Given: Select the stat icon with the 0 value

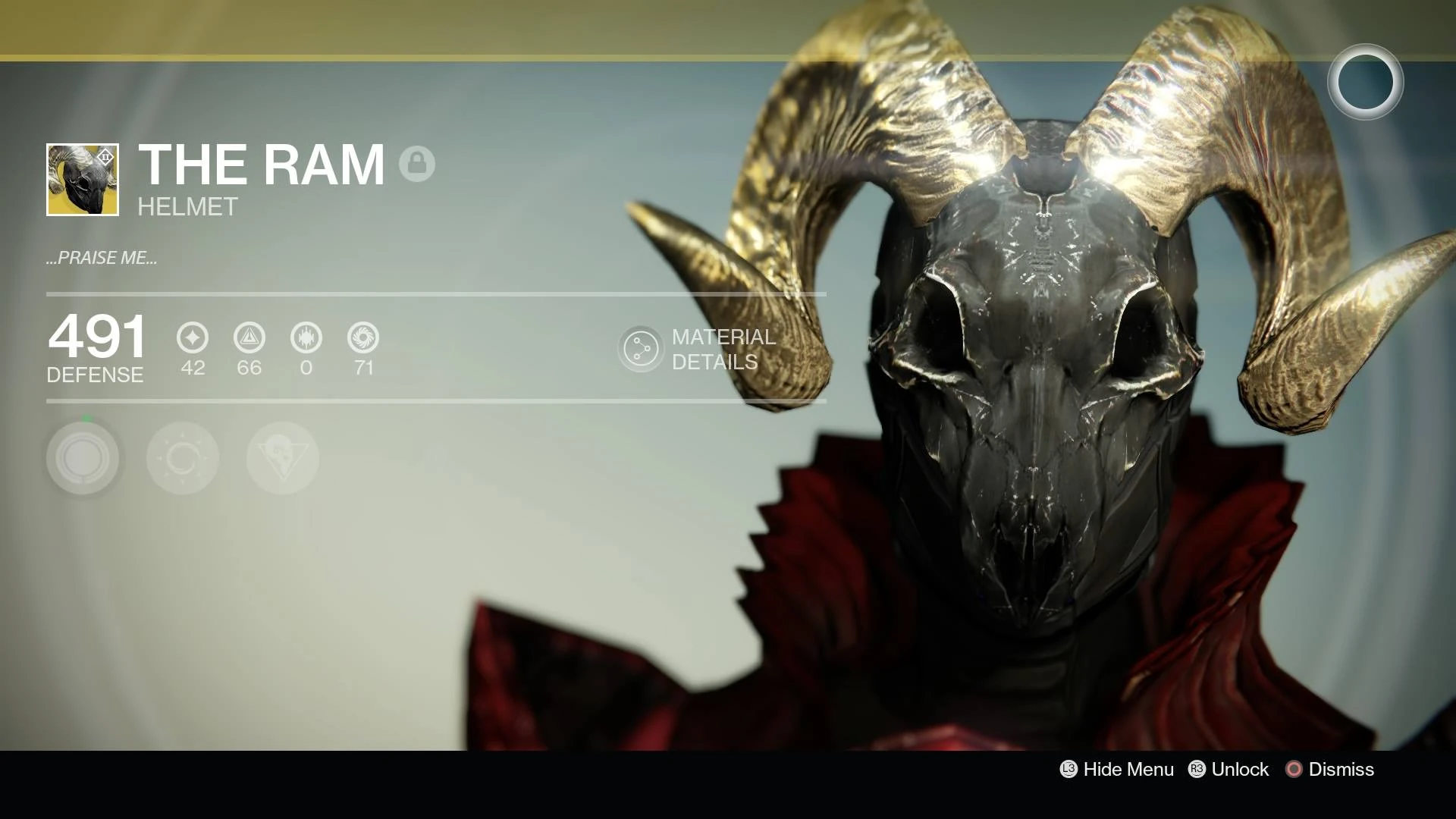Looking at the screenshot, I should click(306, 338).
